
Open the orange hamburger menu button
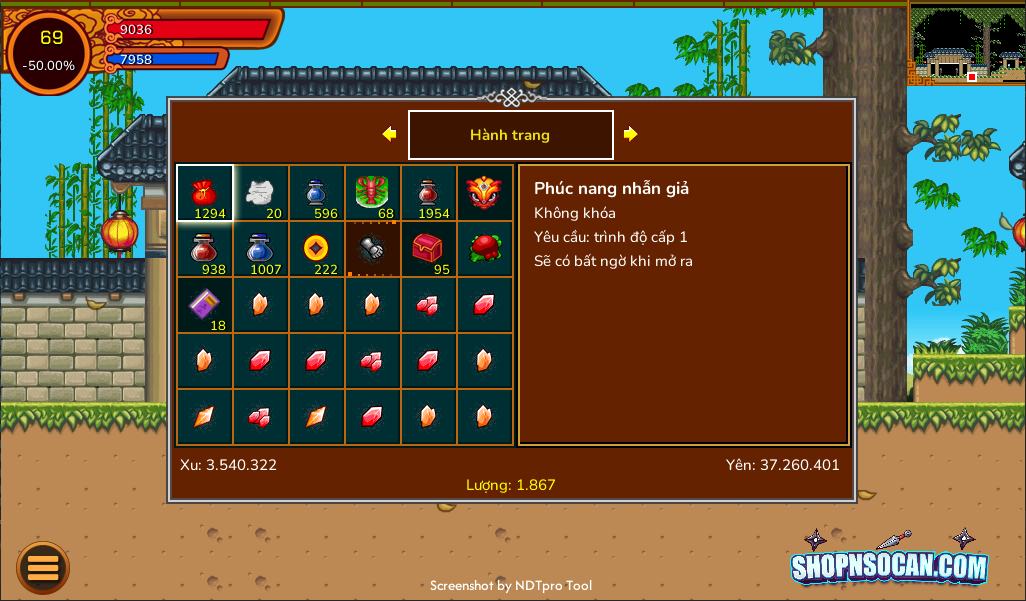point(43,568)
